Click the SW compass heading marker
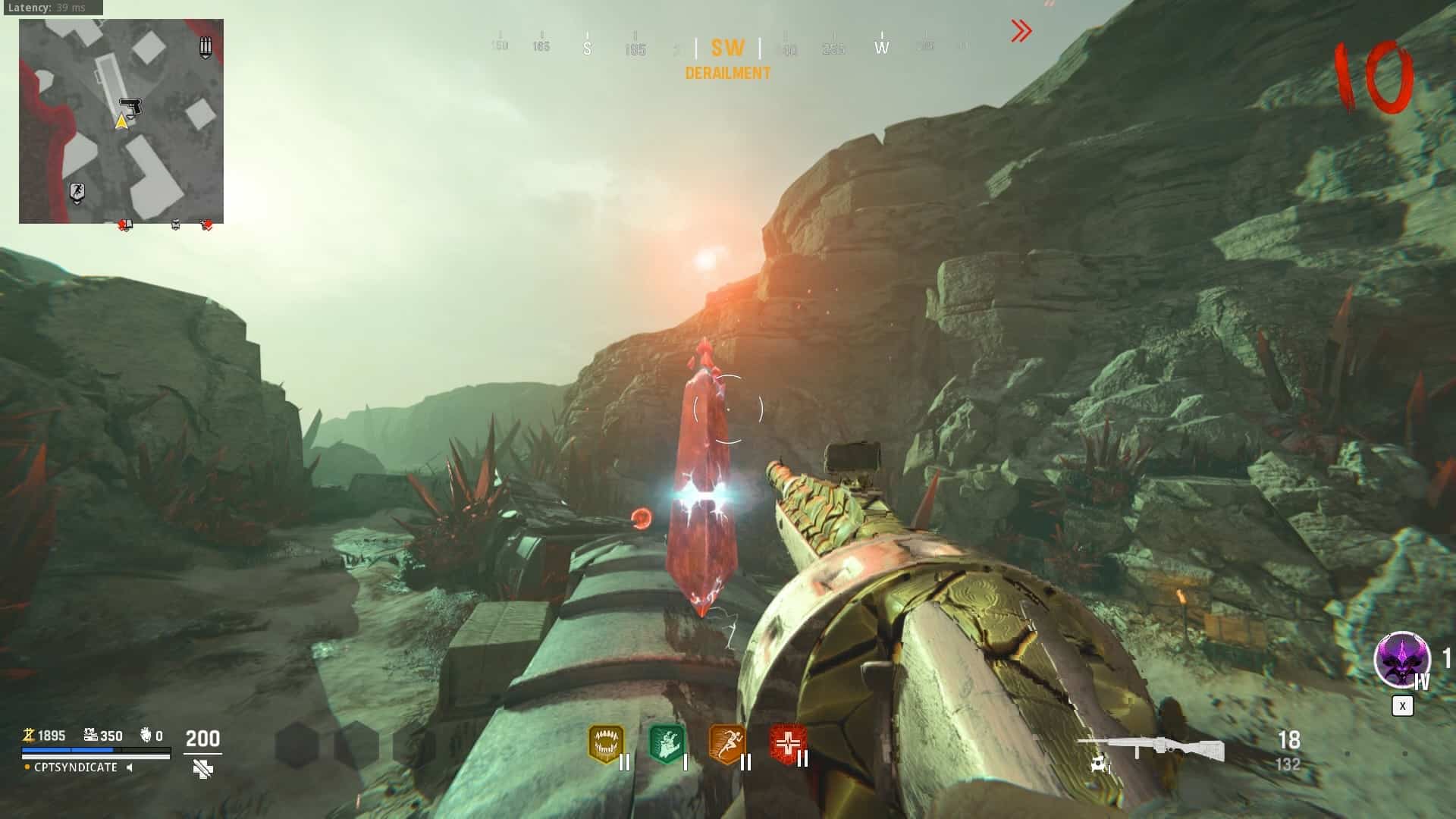The height and width of the screenshot is (819, 1456). (727, 49)
